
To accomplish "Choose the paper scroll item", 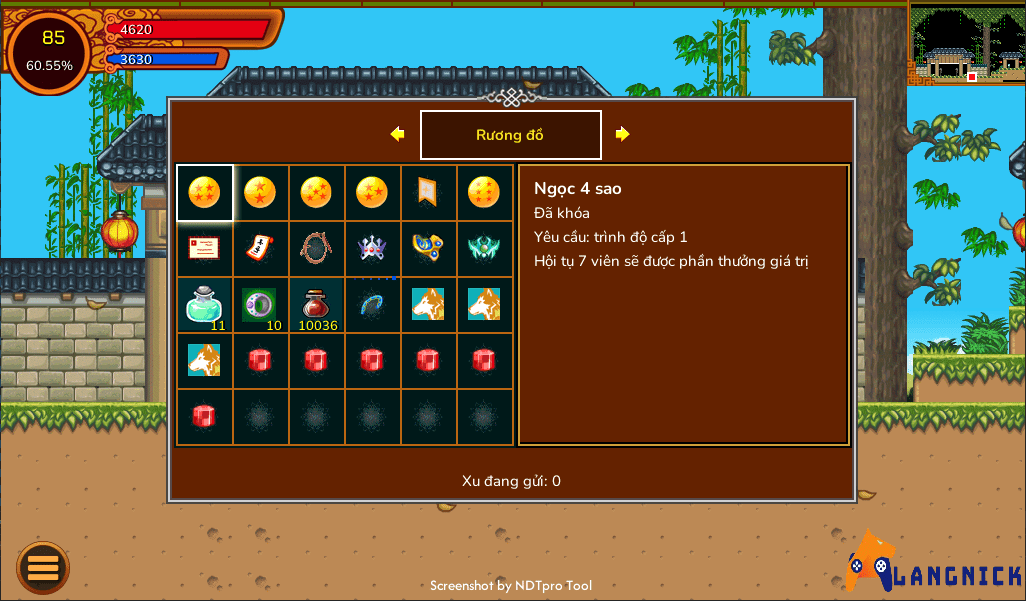I will [260, 248].
